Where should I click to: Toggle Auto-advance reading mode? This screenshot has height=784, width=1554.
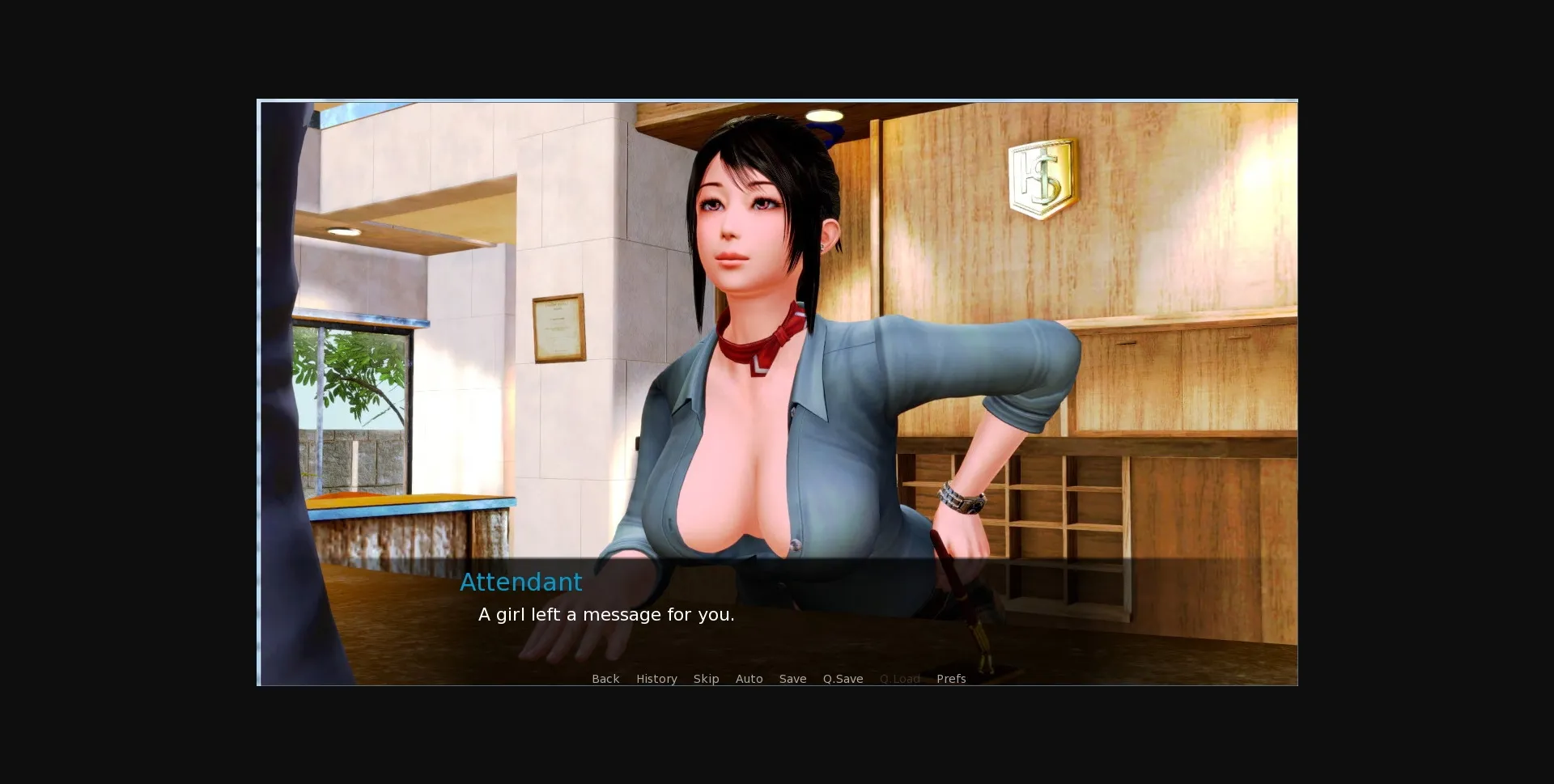[749, 679]
